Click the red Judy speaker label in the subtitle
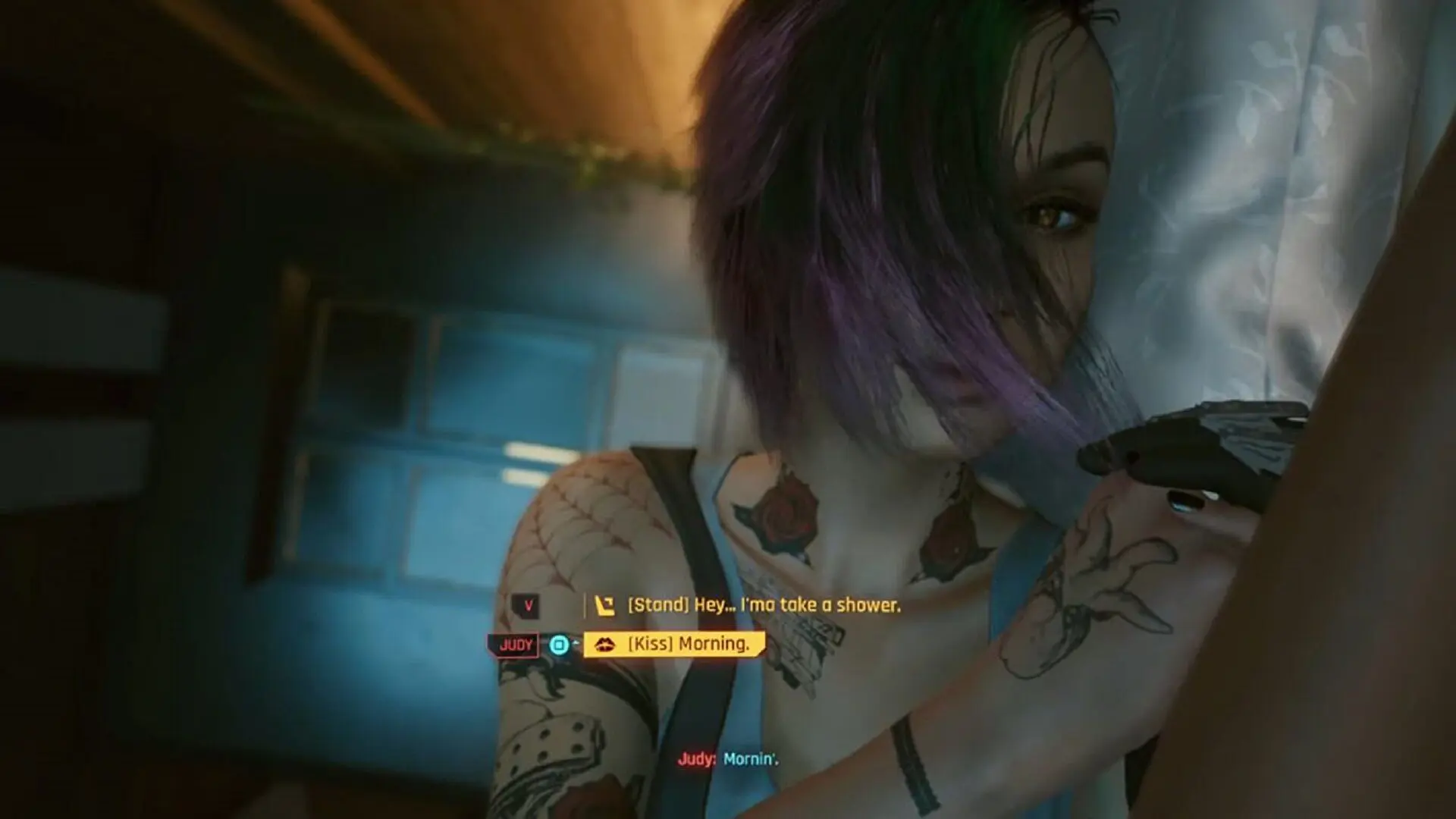 pyautogui.click(x=698, y=758)
